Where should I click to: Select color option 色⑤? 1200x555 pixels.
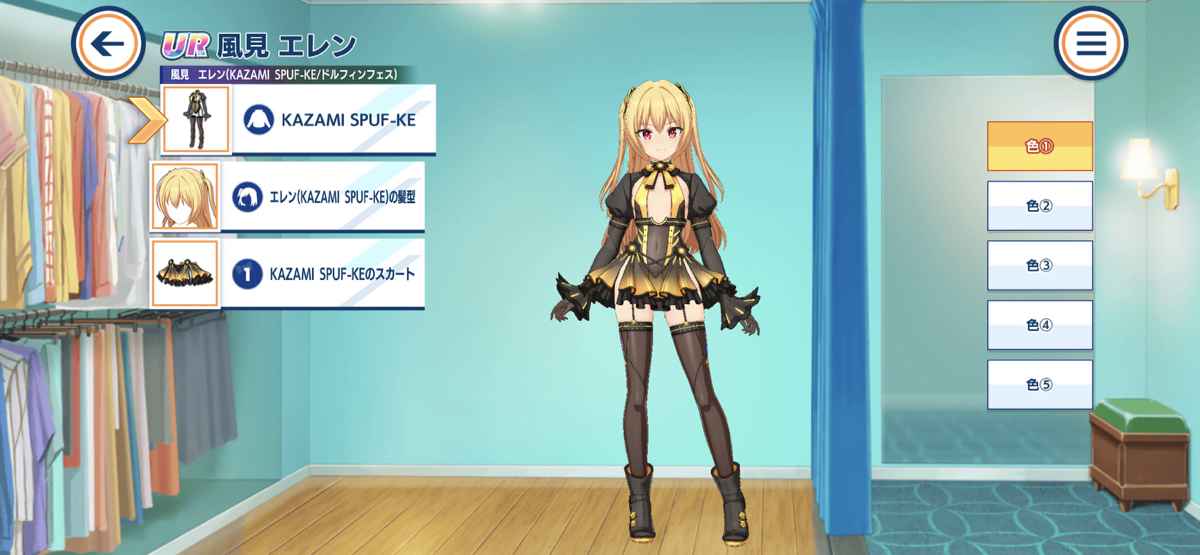click(x=1040, y=385)
